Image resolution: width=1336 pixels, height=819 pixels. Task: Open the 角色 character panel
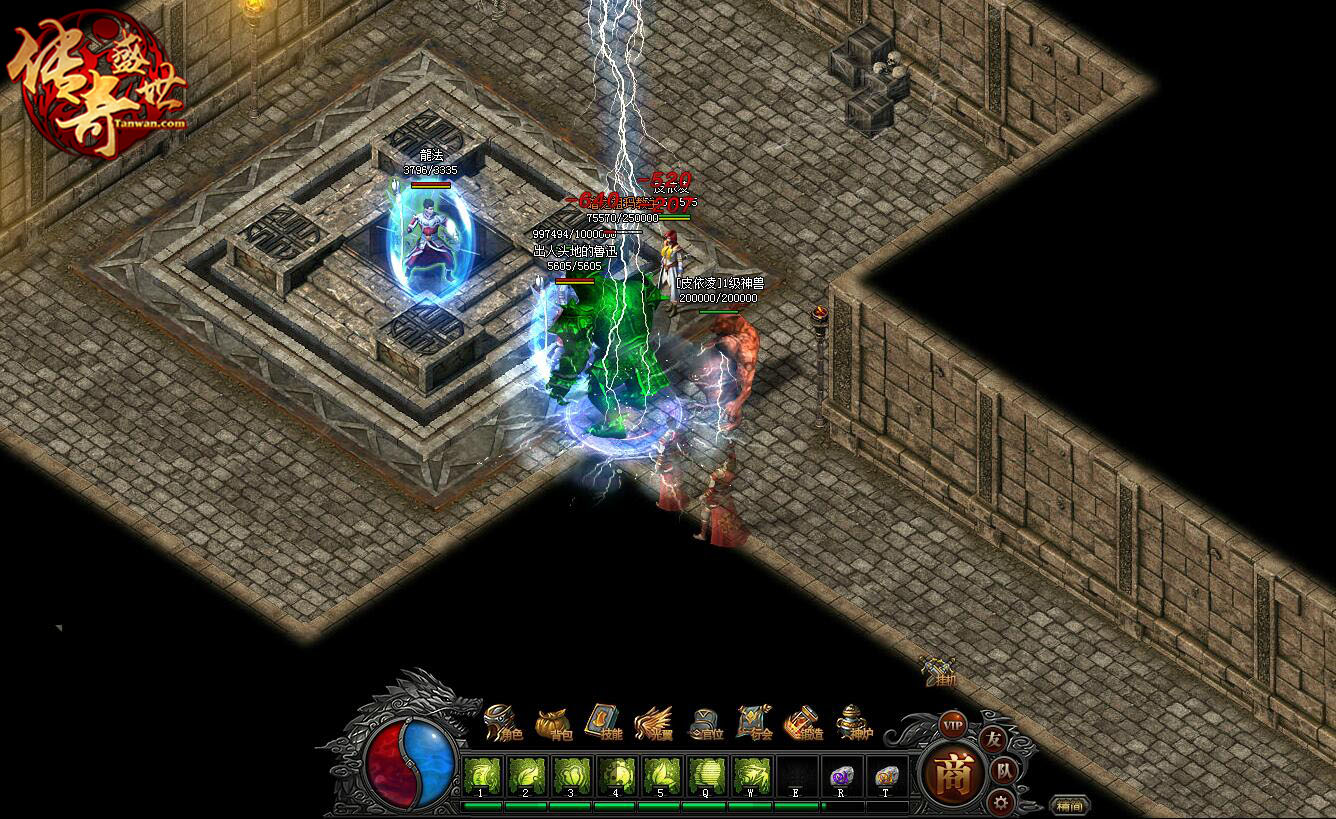pyautogui.click(x=503, y=722)
